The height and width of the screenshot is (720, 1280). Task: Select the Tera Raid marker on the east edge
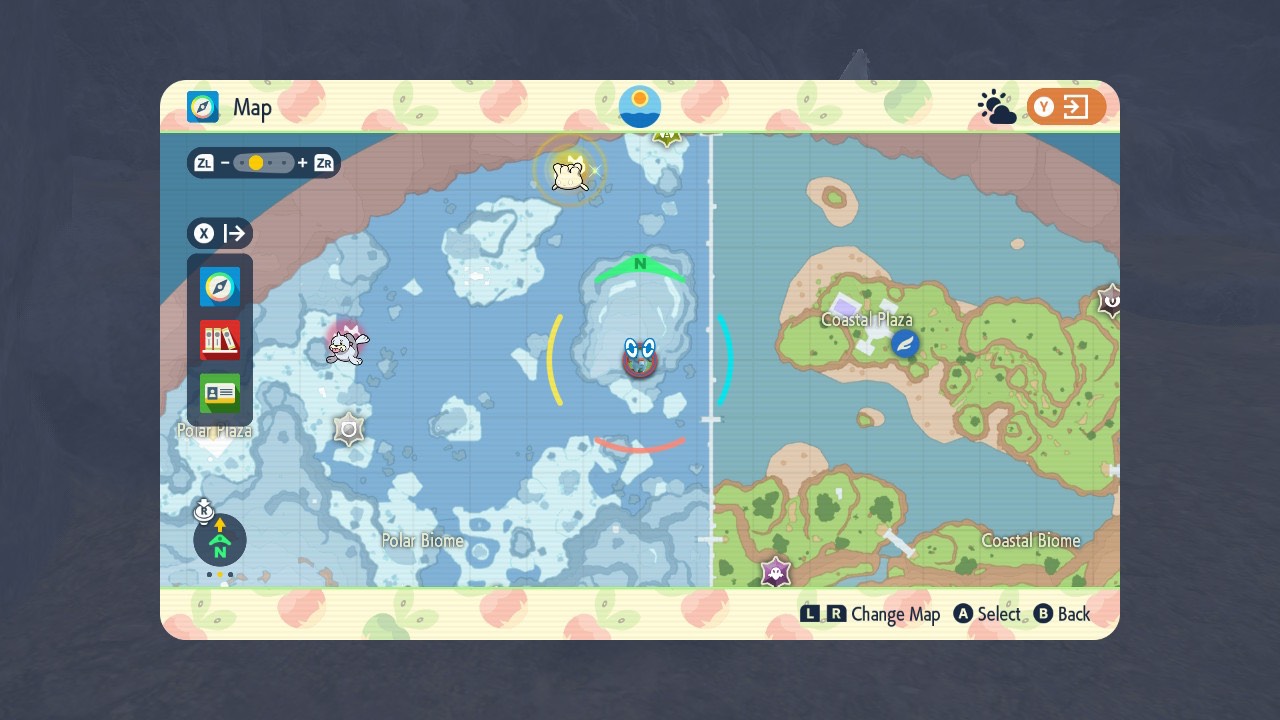(x=1109, y=300)
